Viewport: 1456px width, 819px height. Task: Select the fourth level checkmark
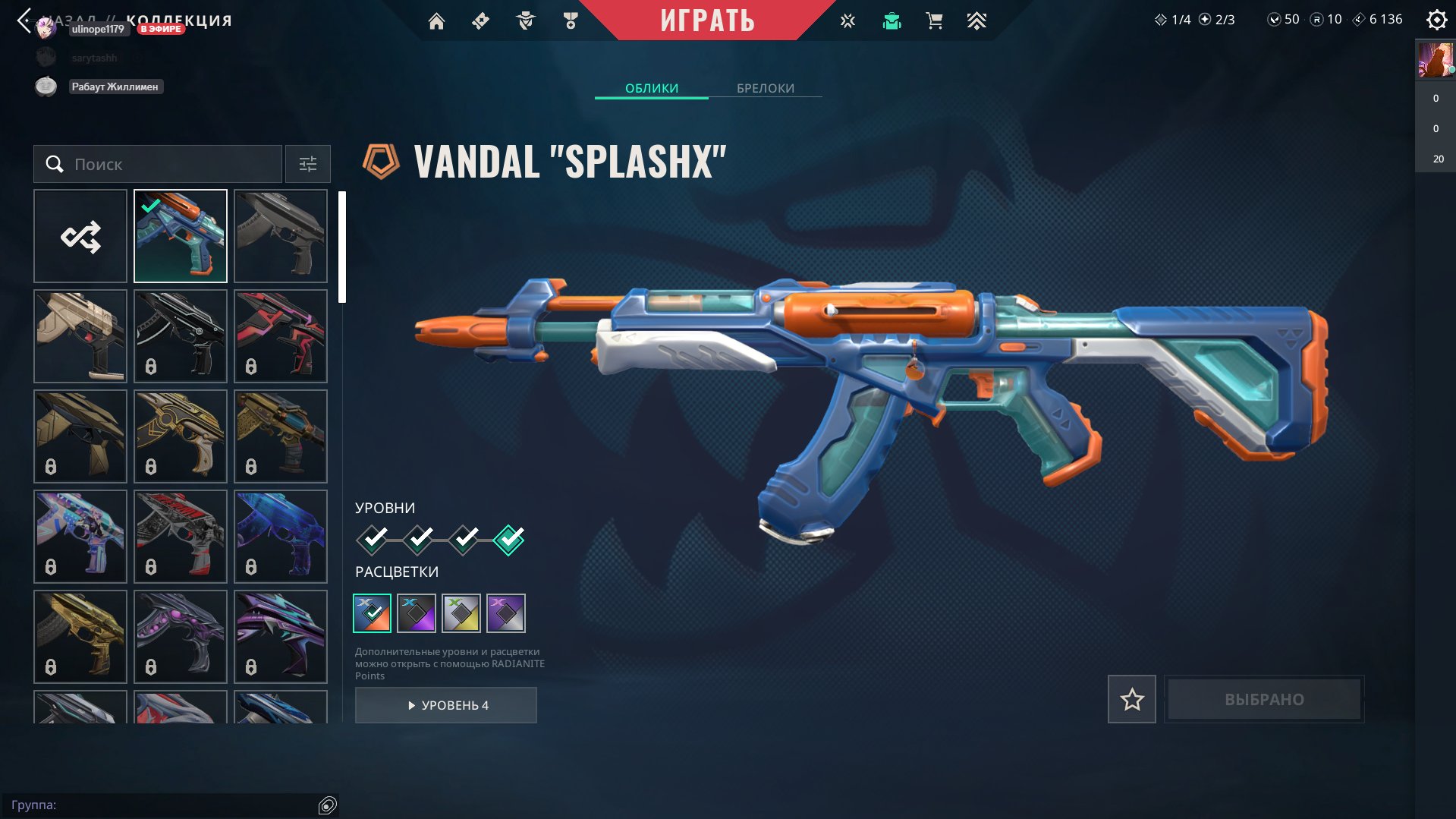coord(508,540)
